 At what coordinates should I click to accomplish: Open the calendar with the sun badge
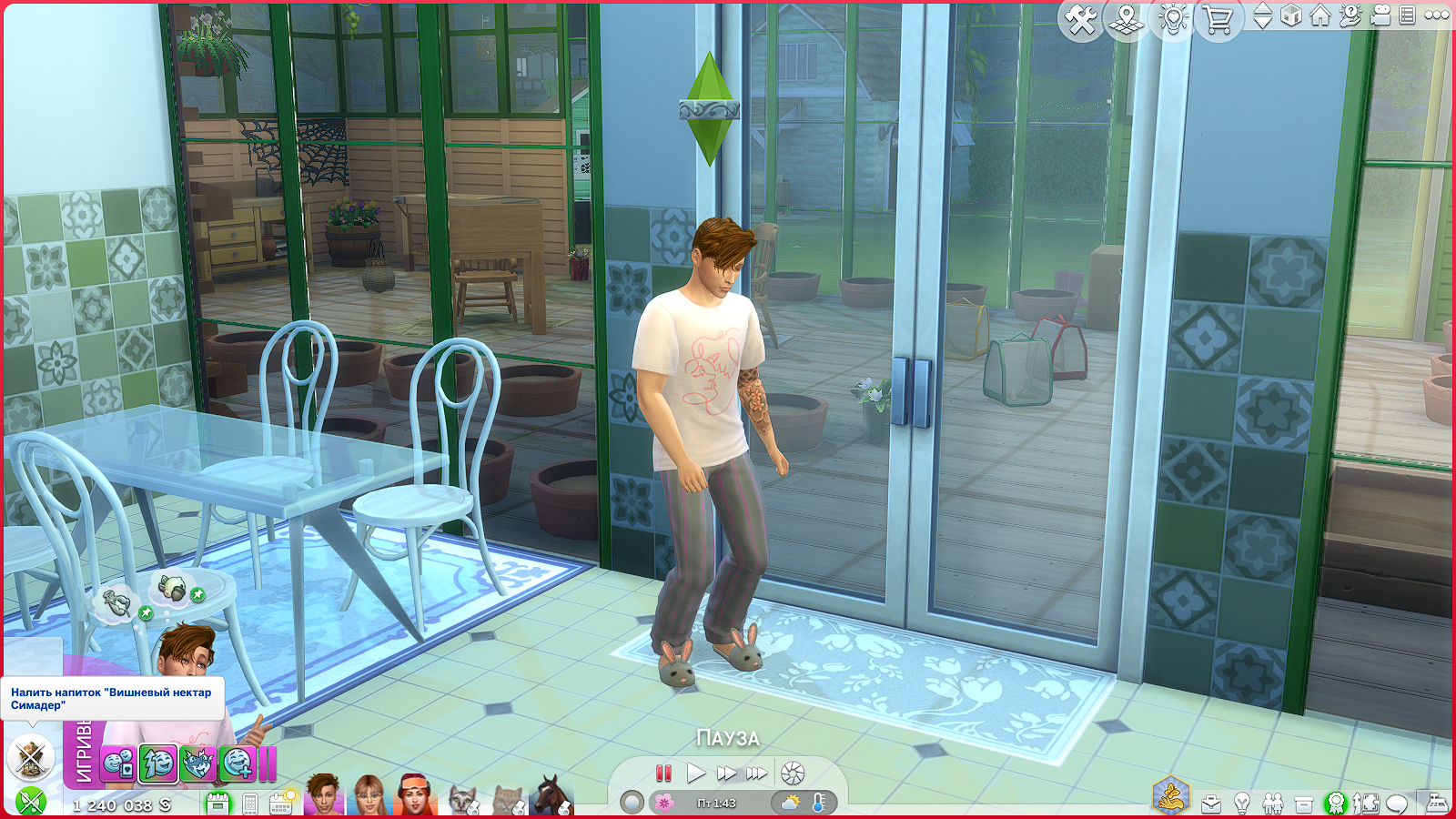(x=281, y=803)
